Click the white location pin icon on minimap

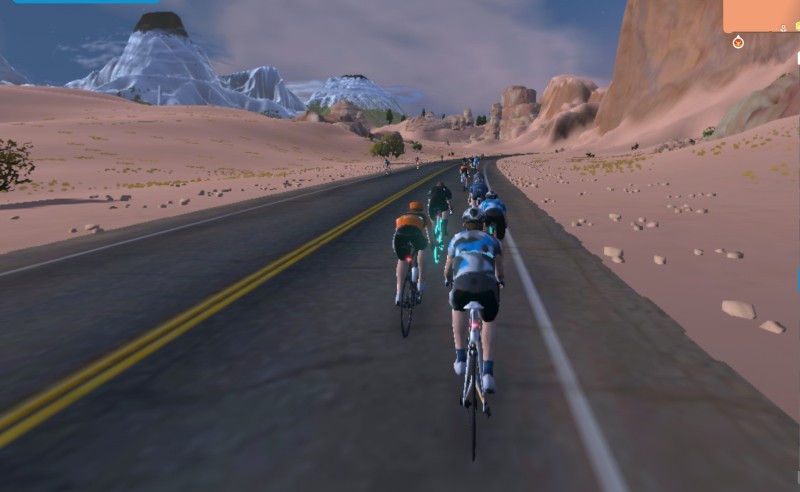pyautogui.click(x=783, y=27)
